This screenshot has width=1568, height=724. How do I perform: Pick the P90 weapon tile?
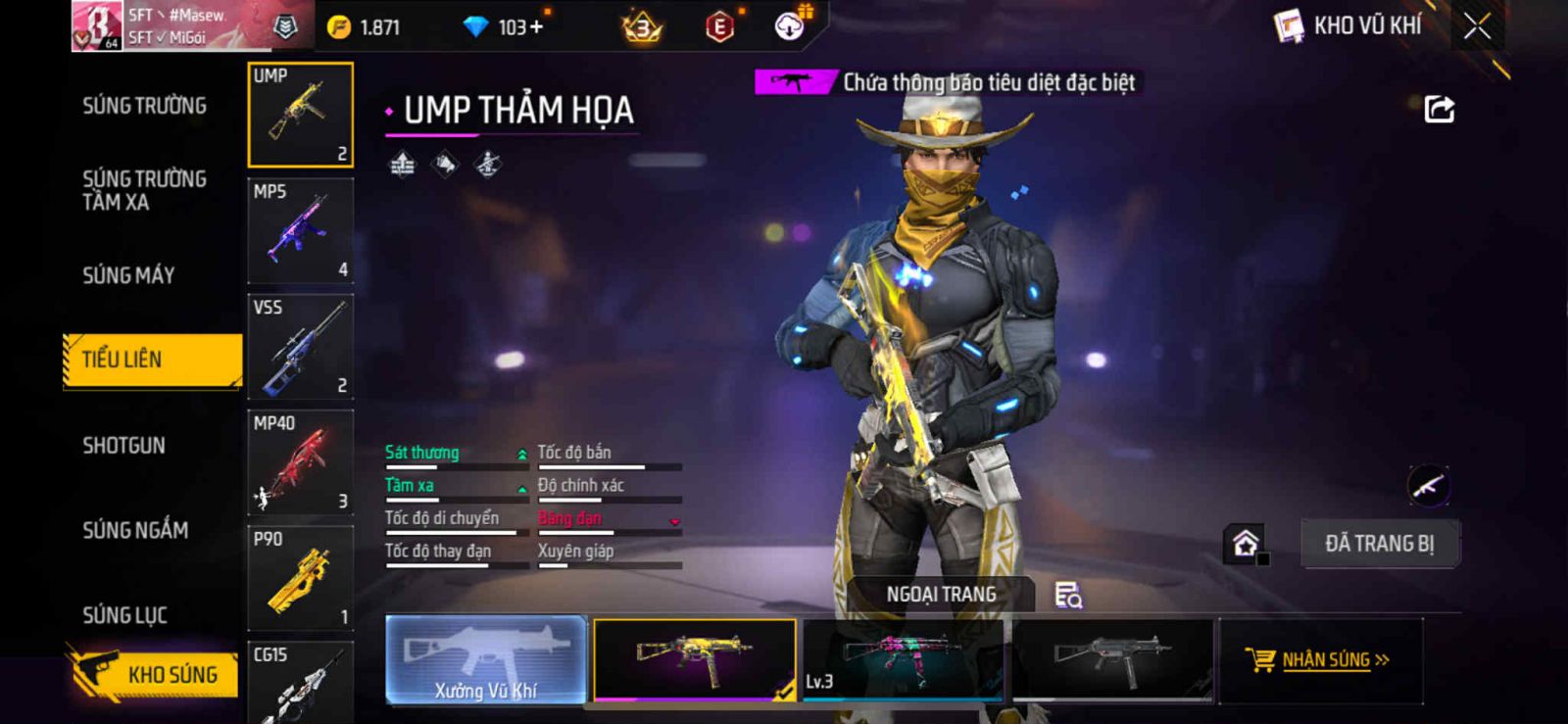pos(301,578)
